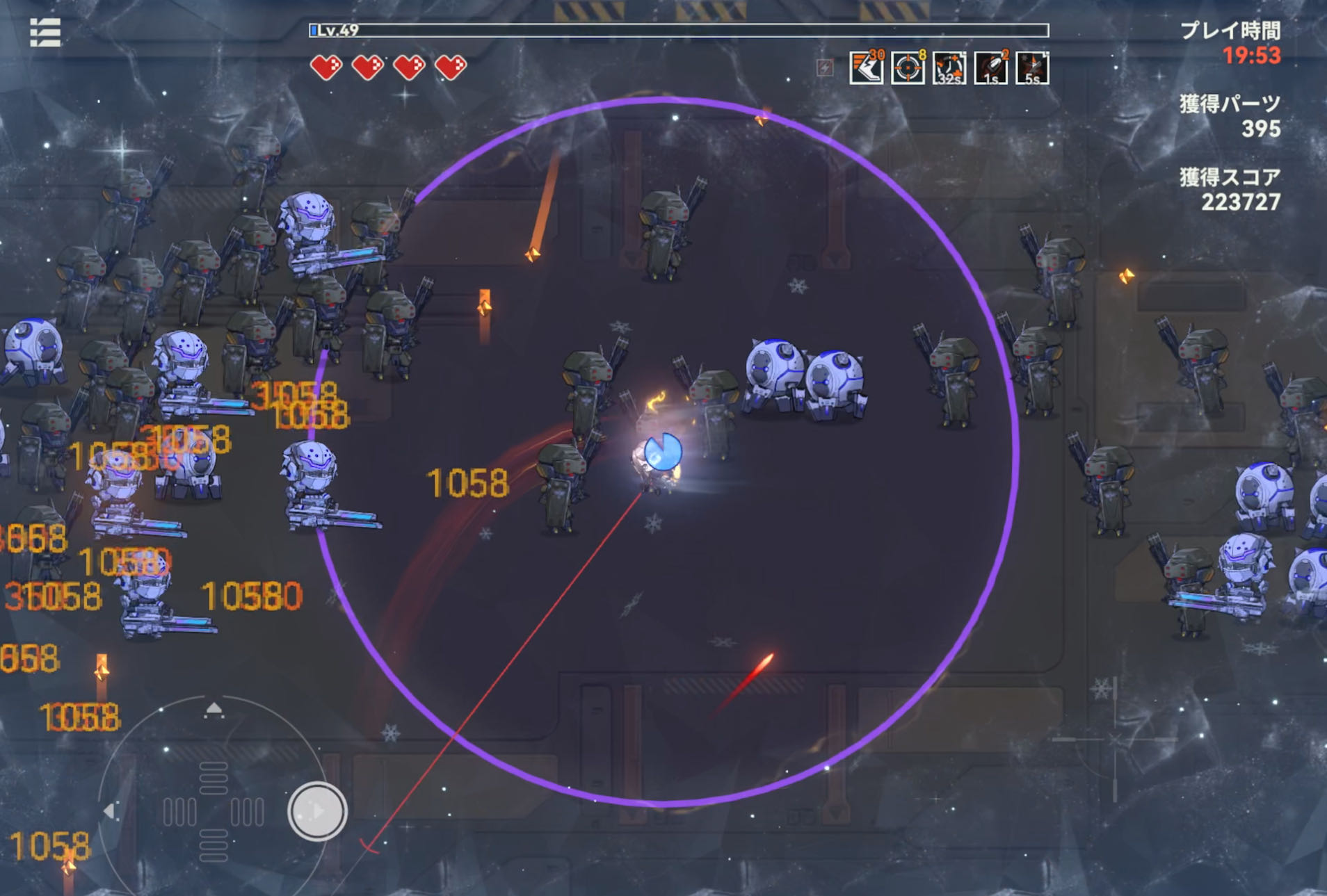The width and height of the screenshot is (1327, 896).
Task: Select the orange crosshair targeting skill icon
Action: tap(908, 68)
